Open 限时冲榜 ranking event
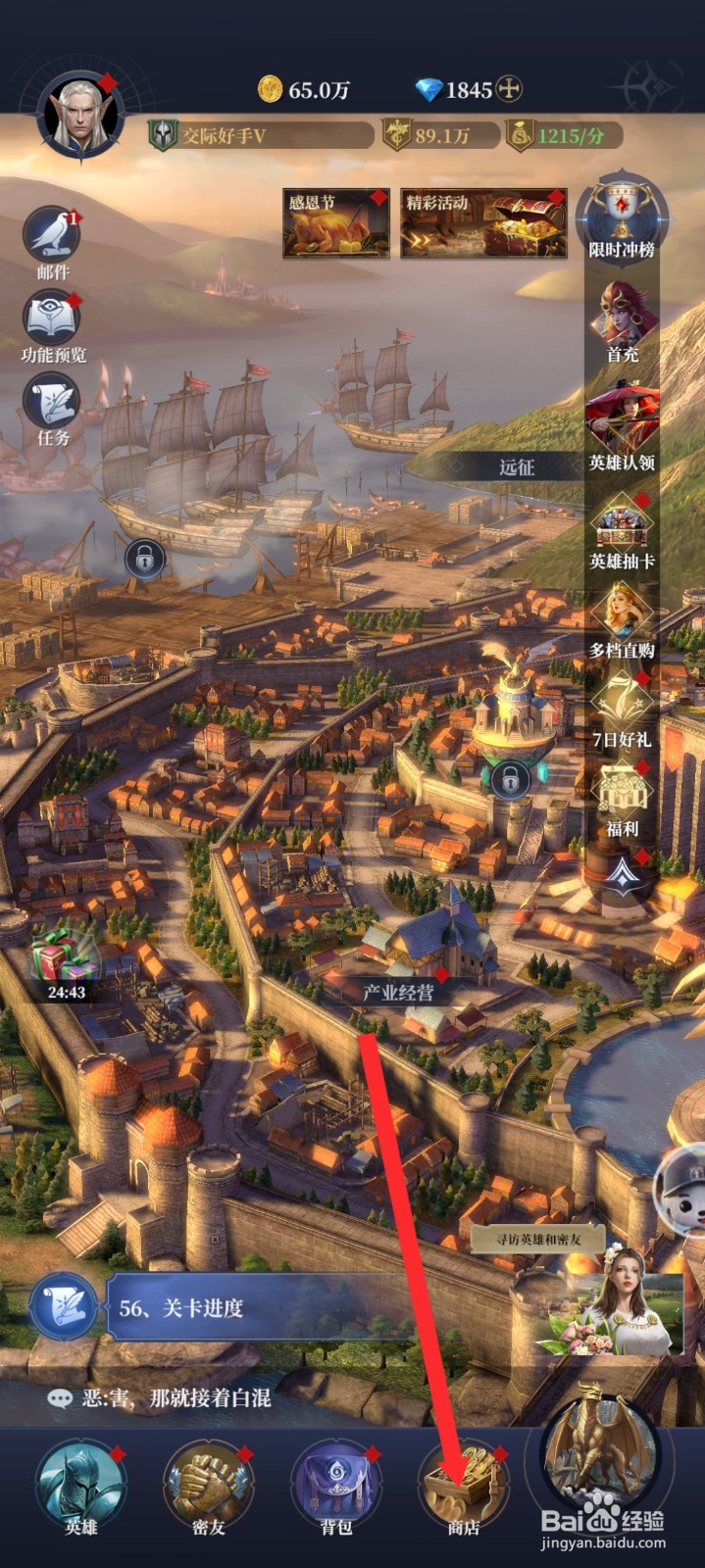Viewport: 705px width, 1568px height. [x=622, y=218]
